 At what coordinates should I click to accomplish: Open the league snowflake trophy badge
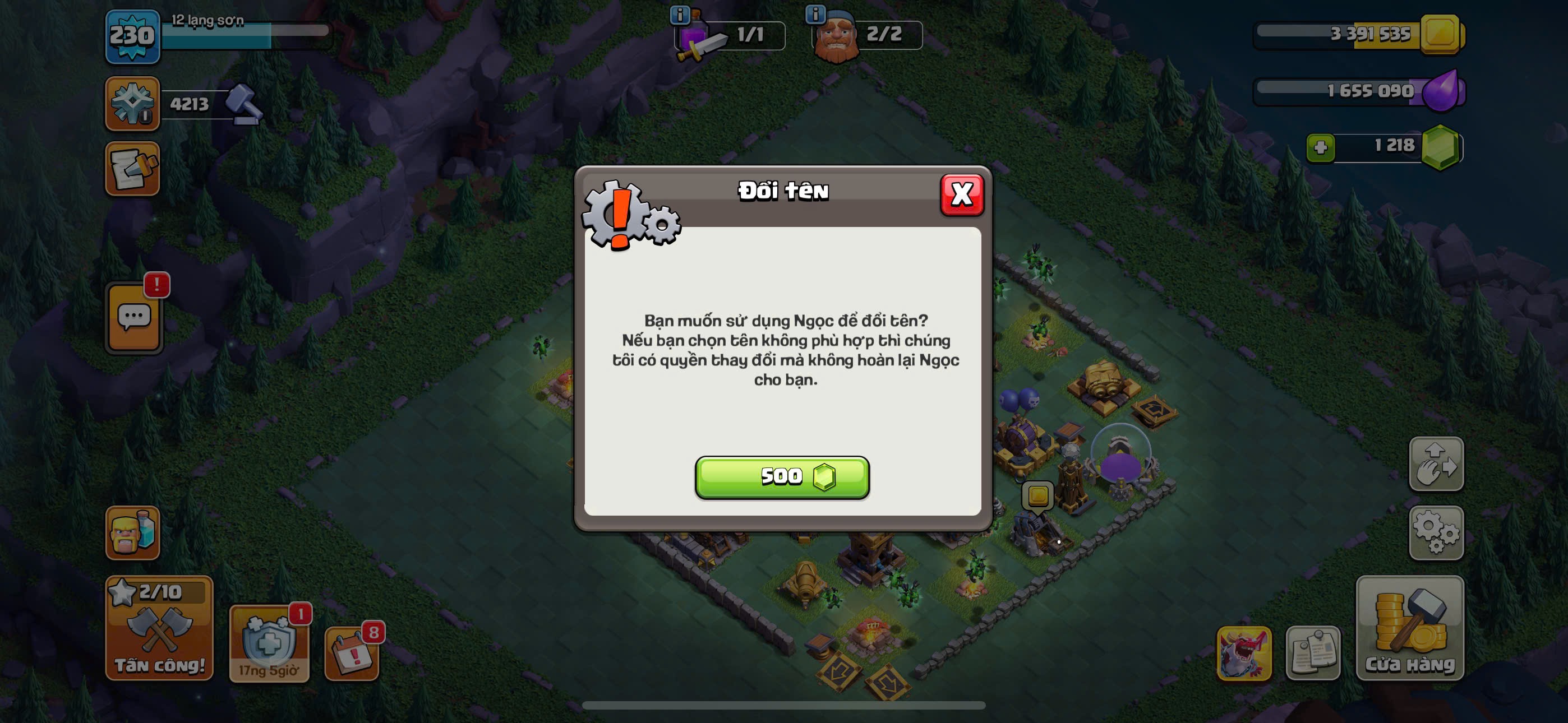click(132, 103)
